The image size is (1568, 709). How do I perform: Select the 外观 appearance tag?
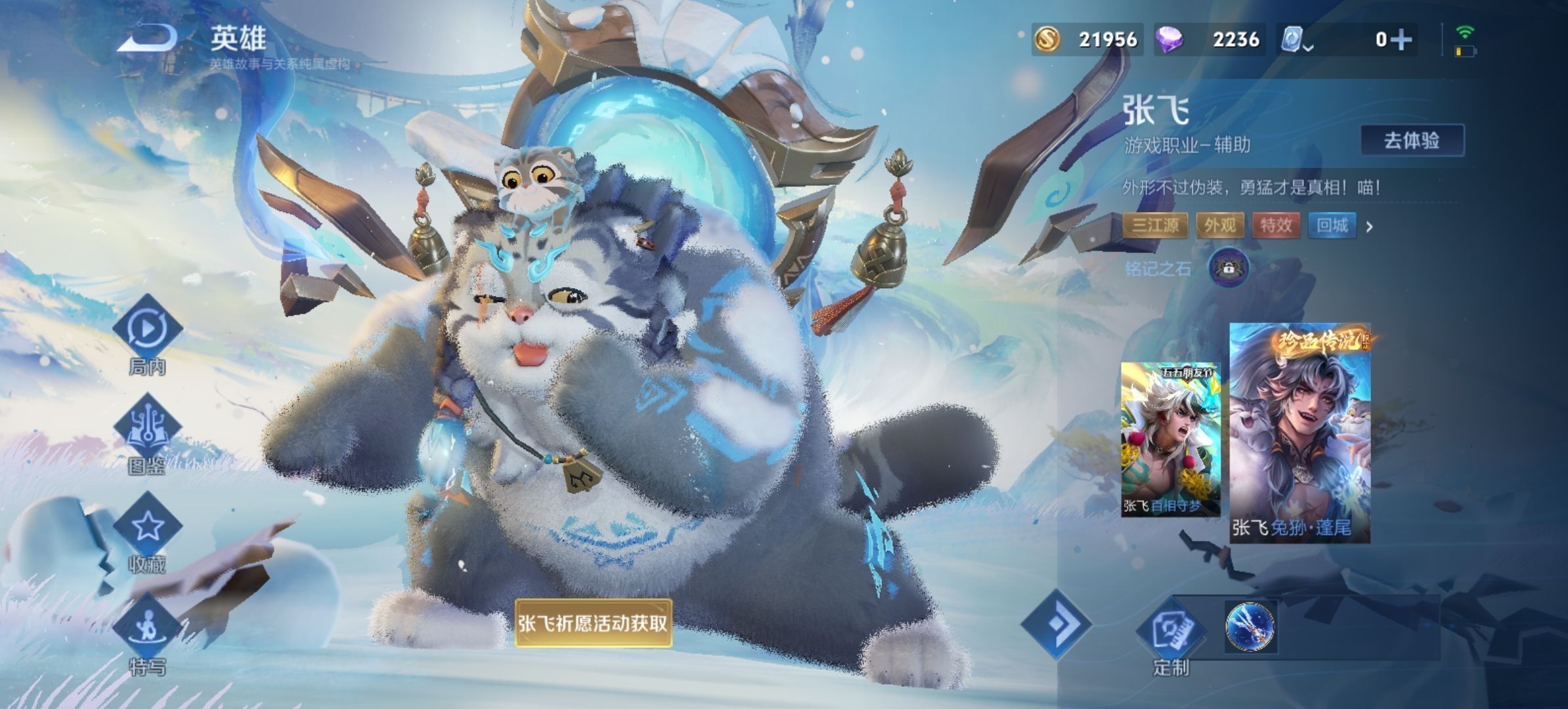(1219, 226)
